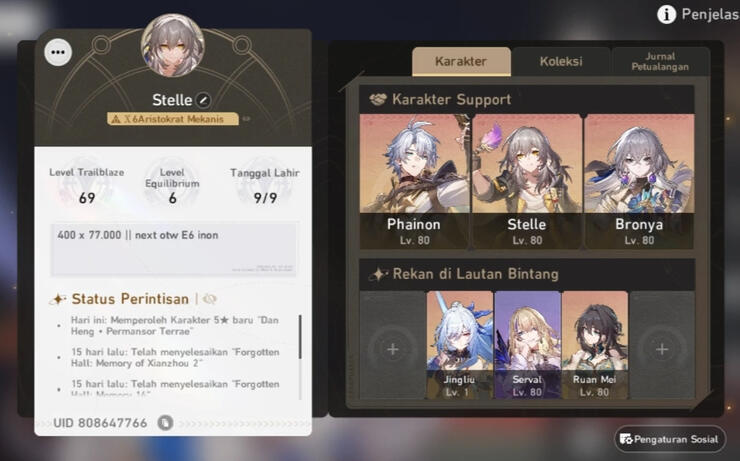Toggle Status Perintisan visibility eye icon
Screen dimensions: 740x461
[210, 299]
